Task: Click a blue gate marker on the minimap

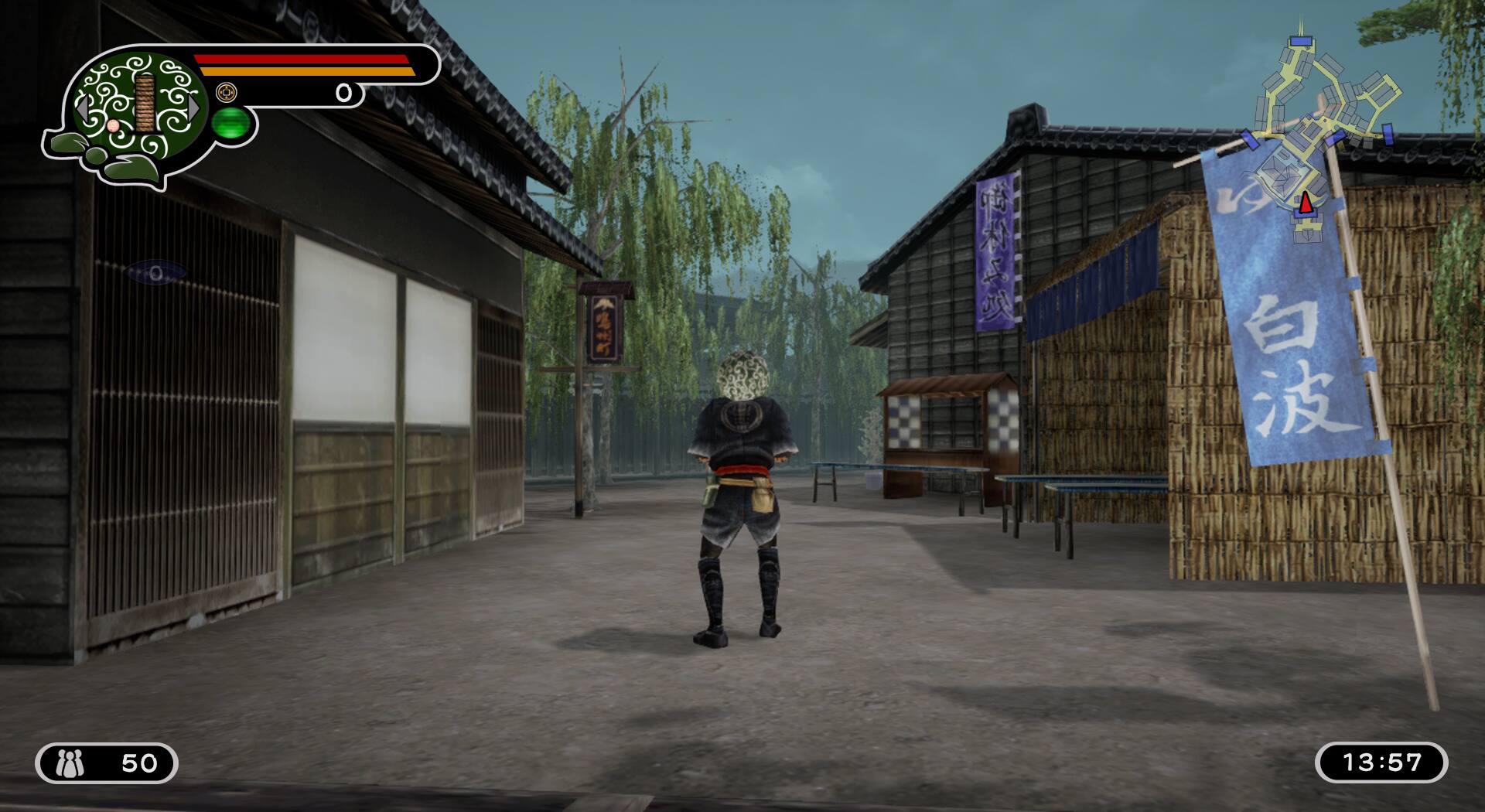Action: click(1300, 40)
